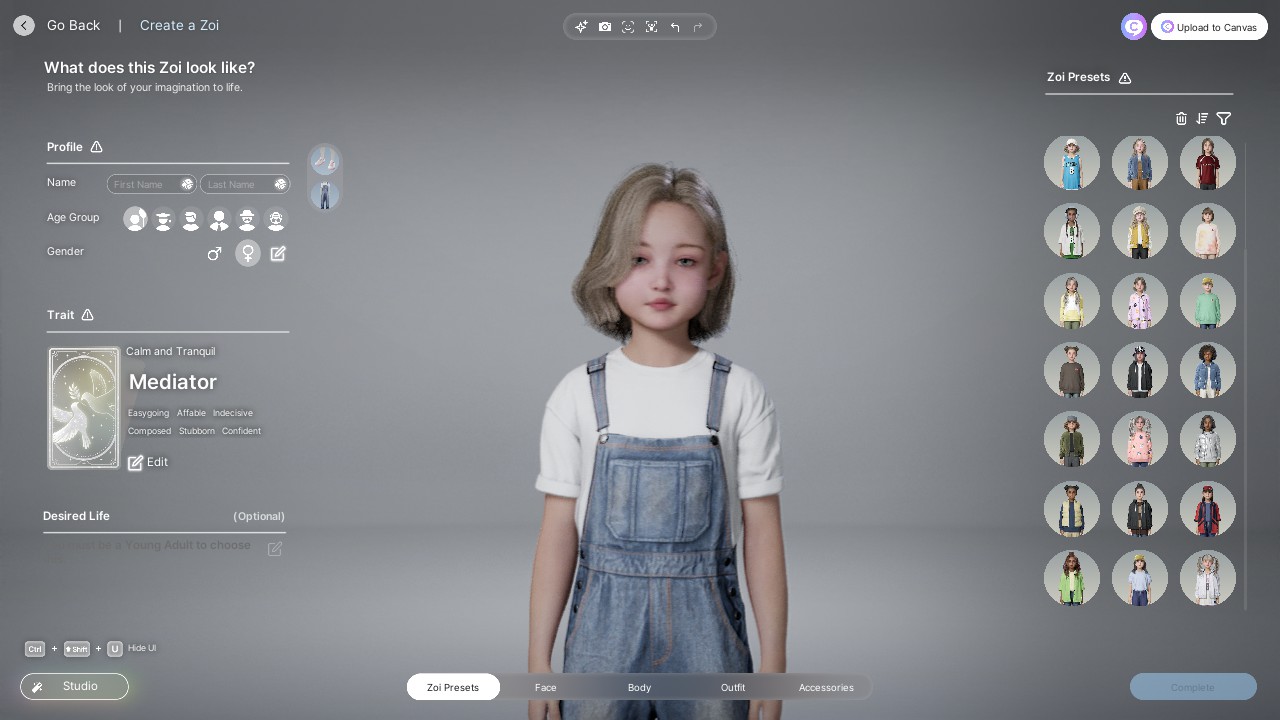Randomize the First Name with the dice icon
Image resolution: width=1280 pixels, height=720 pixels.
(187, 184)
